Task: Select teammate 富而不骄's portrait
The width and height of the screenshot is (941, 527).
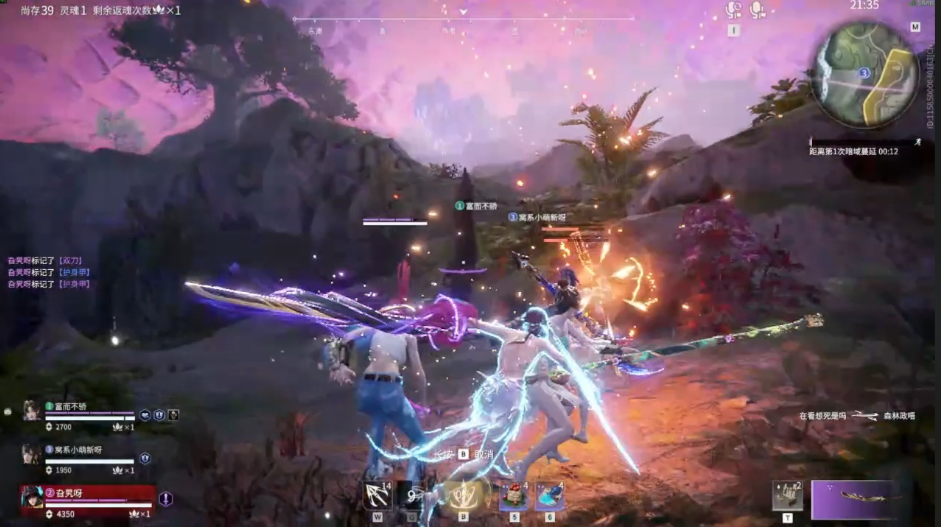Action: [x=31, y=411]
